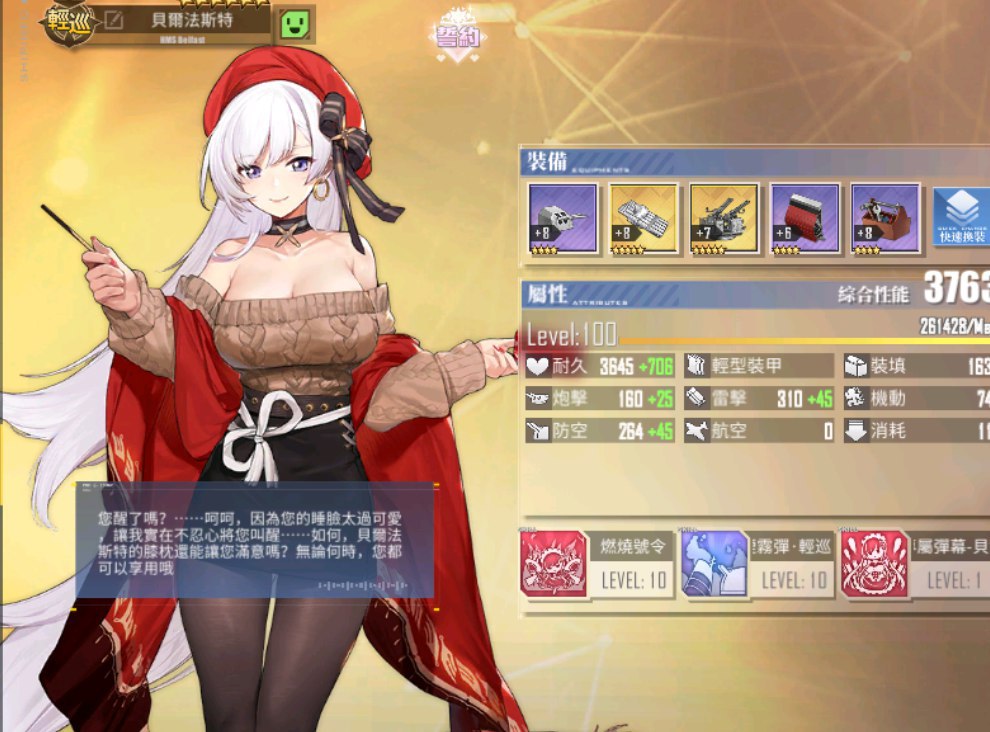Open the 誓約 (Oath) heart button
990x732 pixels.
[457, 37]
